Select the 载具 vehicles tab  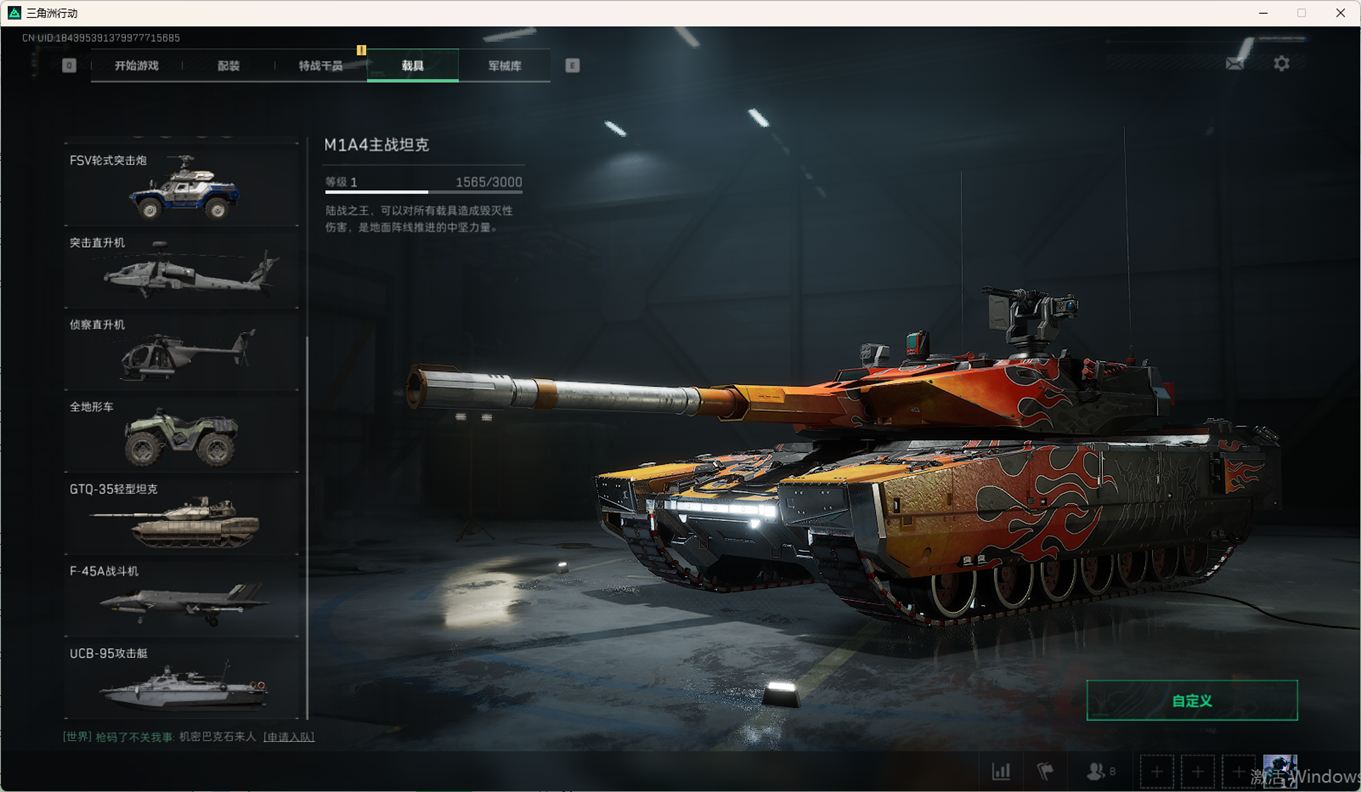[x=412, y=66]
